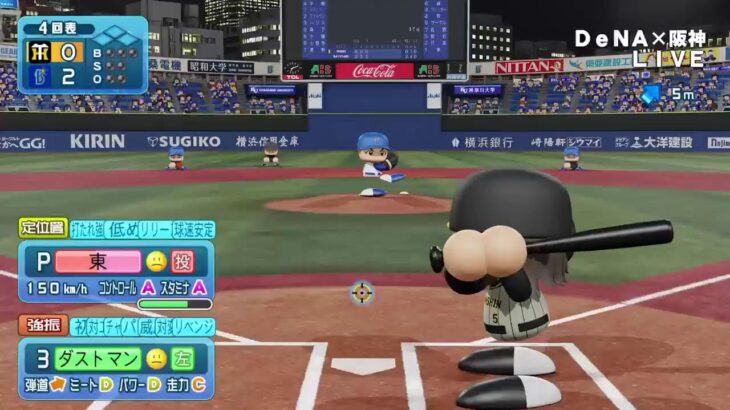Toggle the 強振 swing mode label
The height and width of the screenshot is (410, 730).
click(x=43, y=325)
